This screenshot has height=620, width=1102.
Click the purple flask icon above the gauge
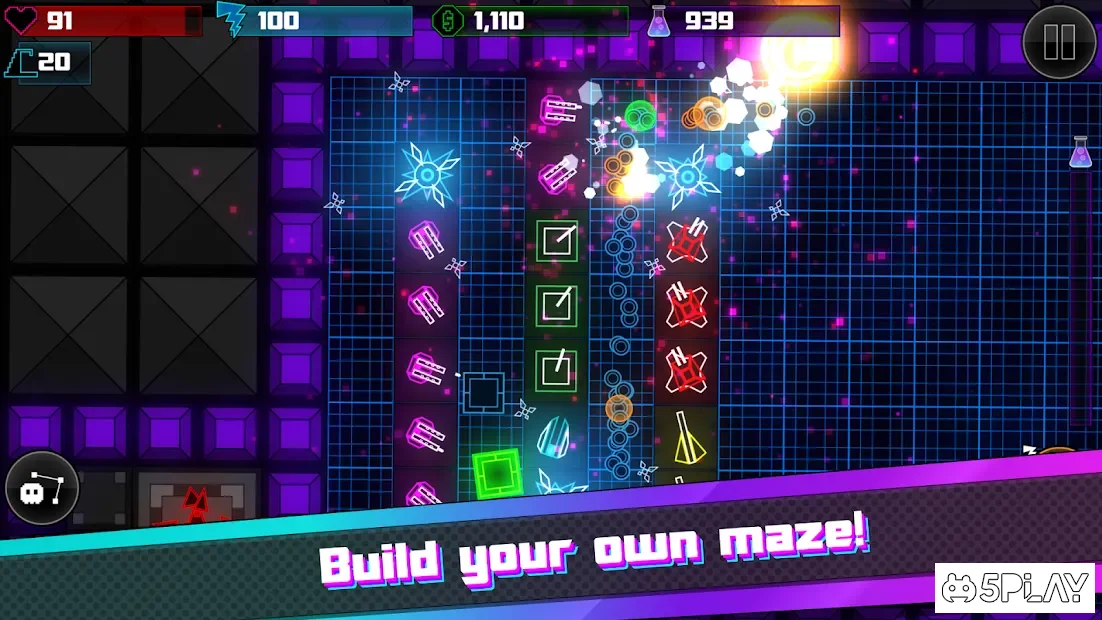(x=1080, y=152)
